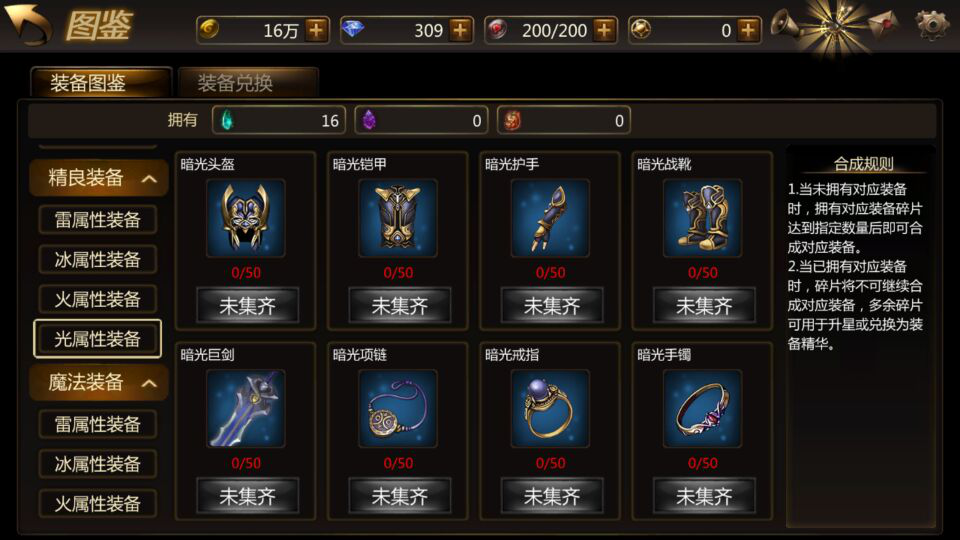This screenshot has height=540, width=960.
Task: Add more gold coins with plus button
Action: pyautogui.click(x=317, y=30)
